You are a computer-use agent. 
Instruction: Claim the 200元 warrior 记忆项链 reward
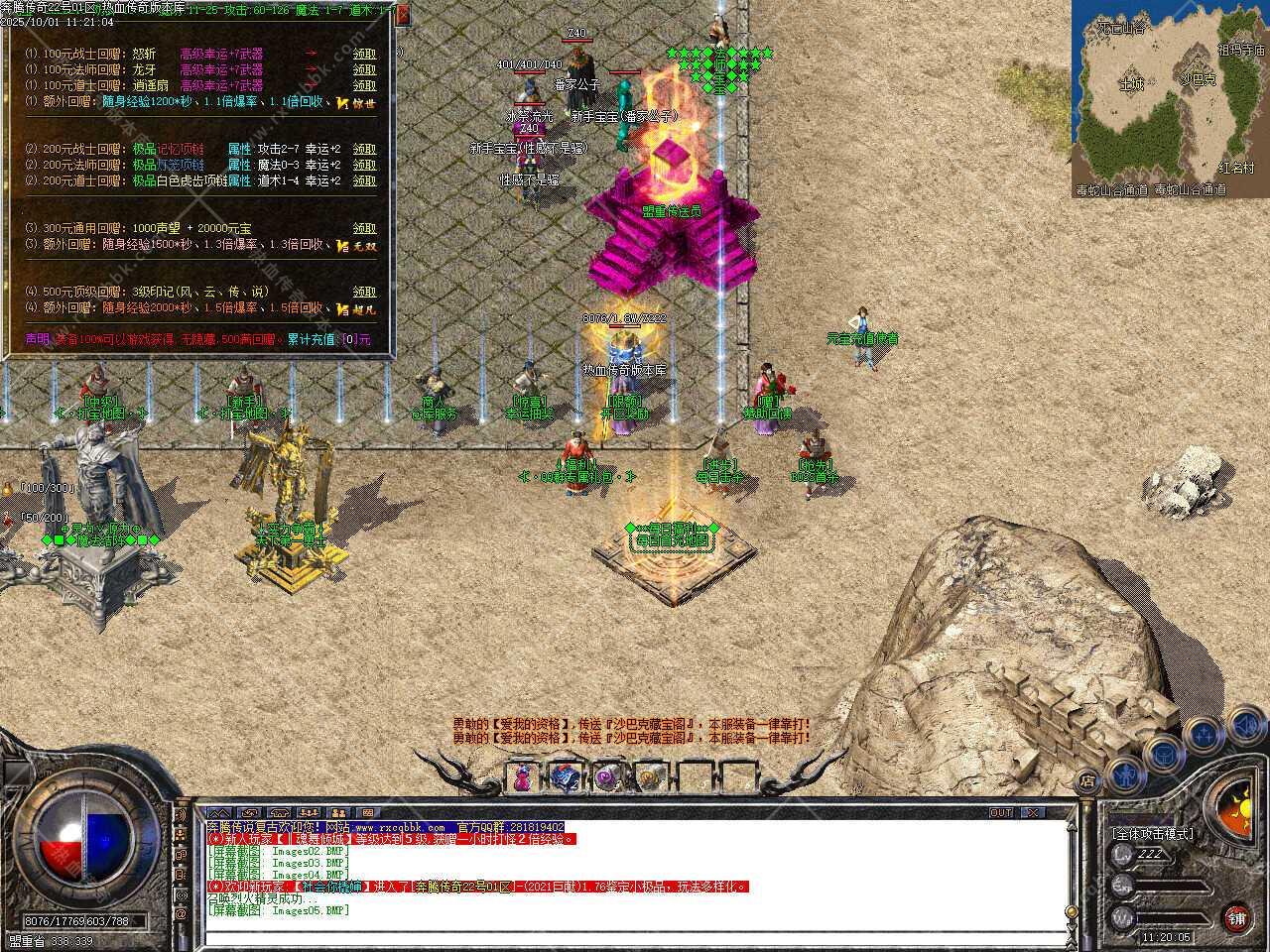point(364,149)
